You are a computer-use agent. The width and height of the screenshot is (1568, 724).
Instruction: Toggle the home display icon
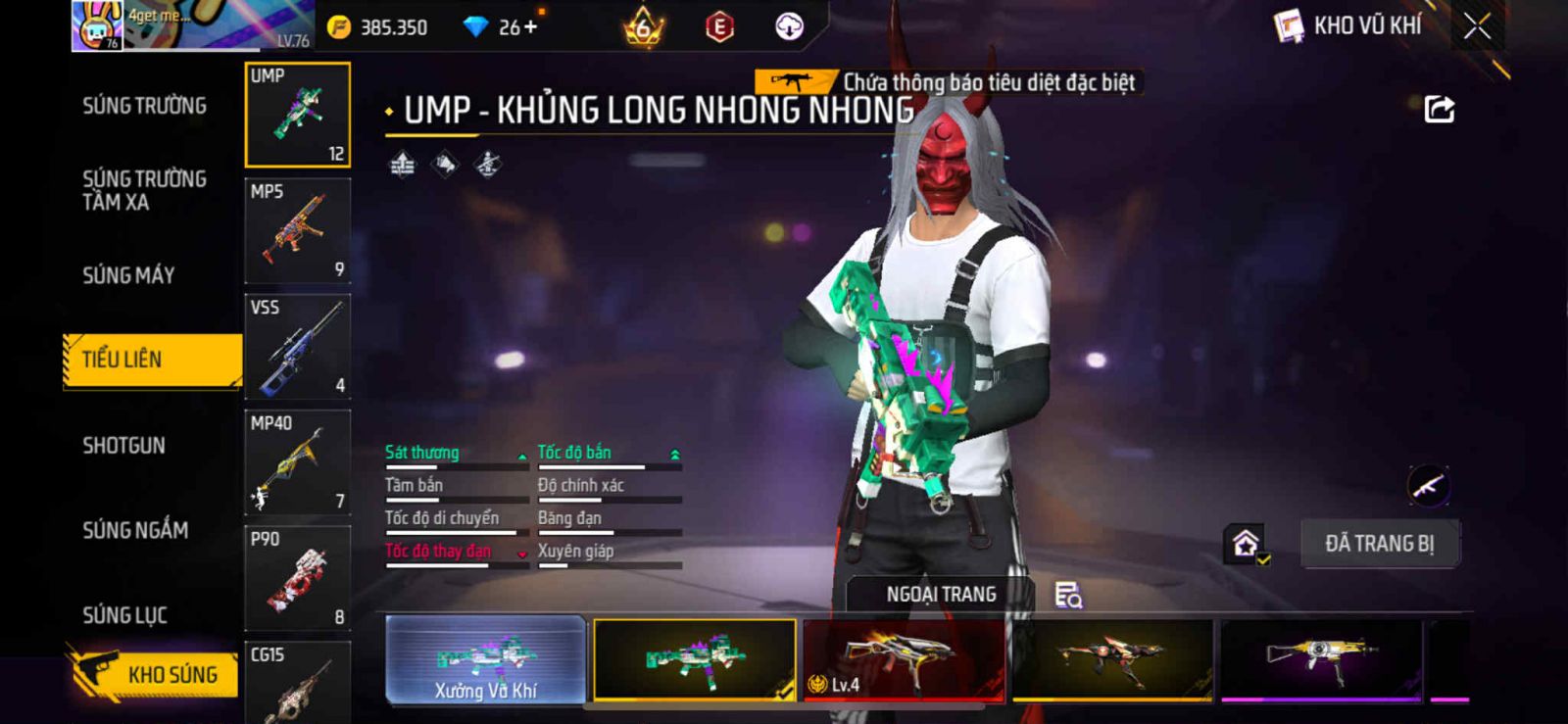click(1246, 544)
